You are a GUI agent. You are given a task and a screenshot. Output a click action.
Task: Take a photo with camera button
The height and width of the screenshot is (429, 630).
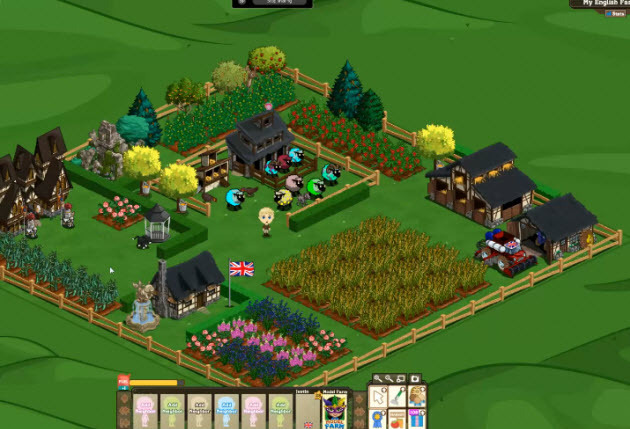[x=414, y=380]
